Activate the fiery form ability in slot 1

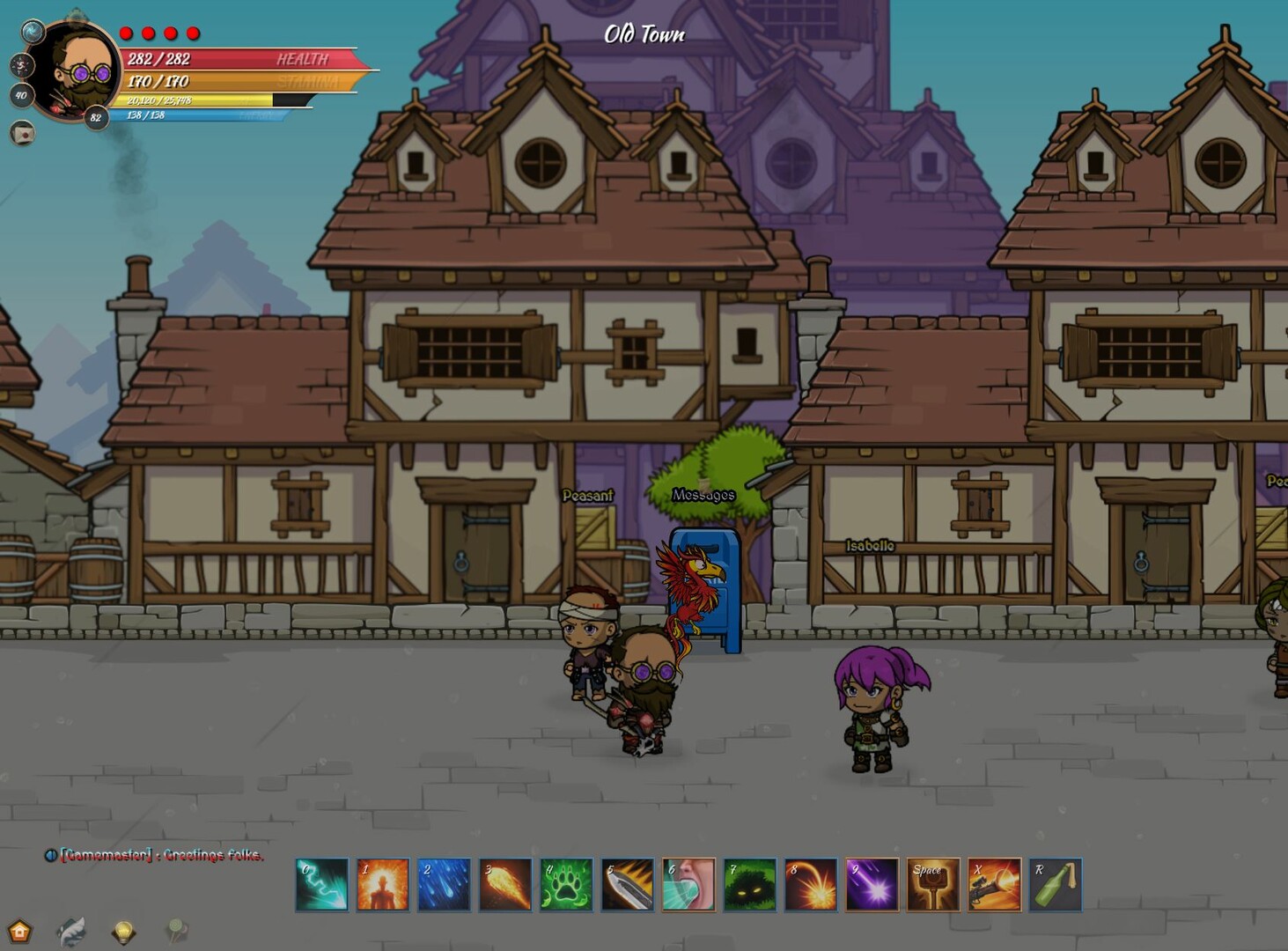pyautogui.click(x=383, y=884)
